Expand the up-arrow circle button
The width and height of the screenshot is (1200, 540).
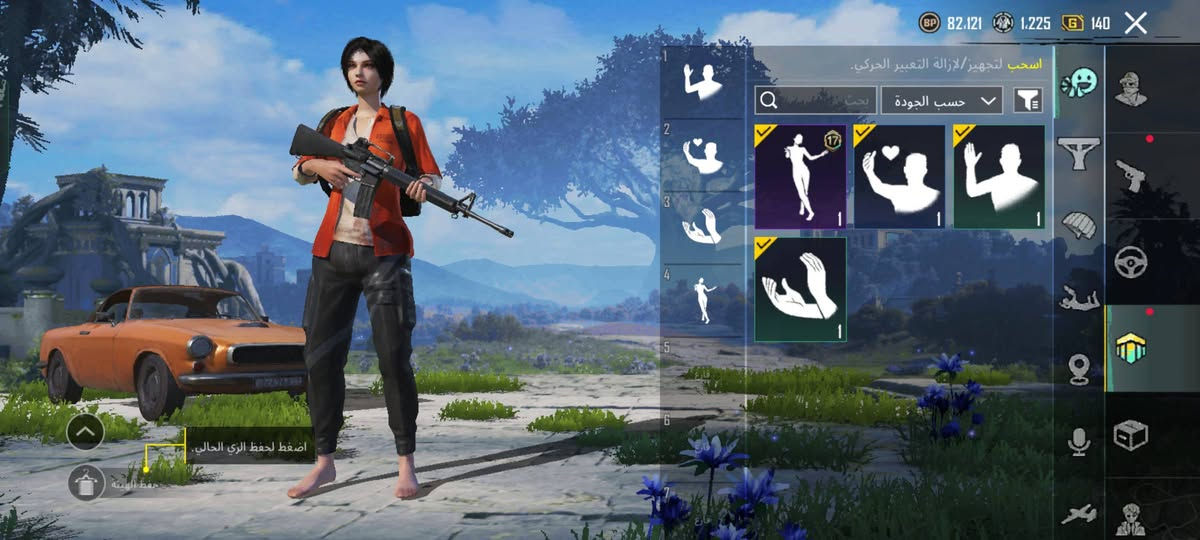pyautogui.click(x=86, y=432)
